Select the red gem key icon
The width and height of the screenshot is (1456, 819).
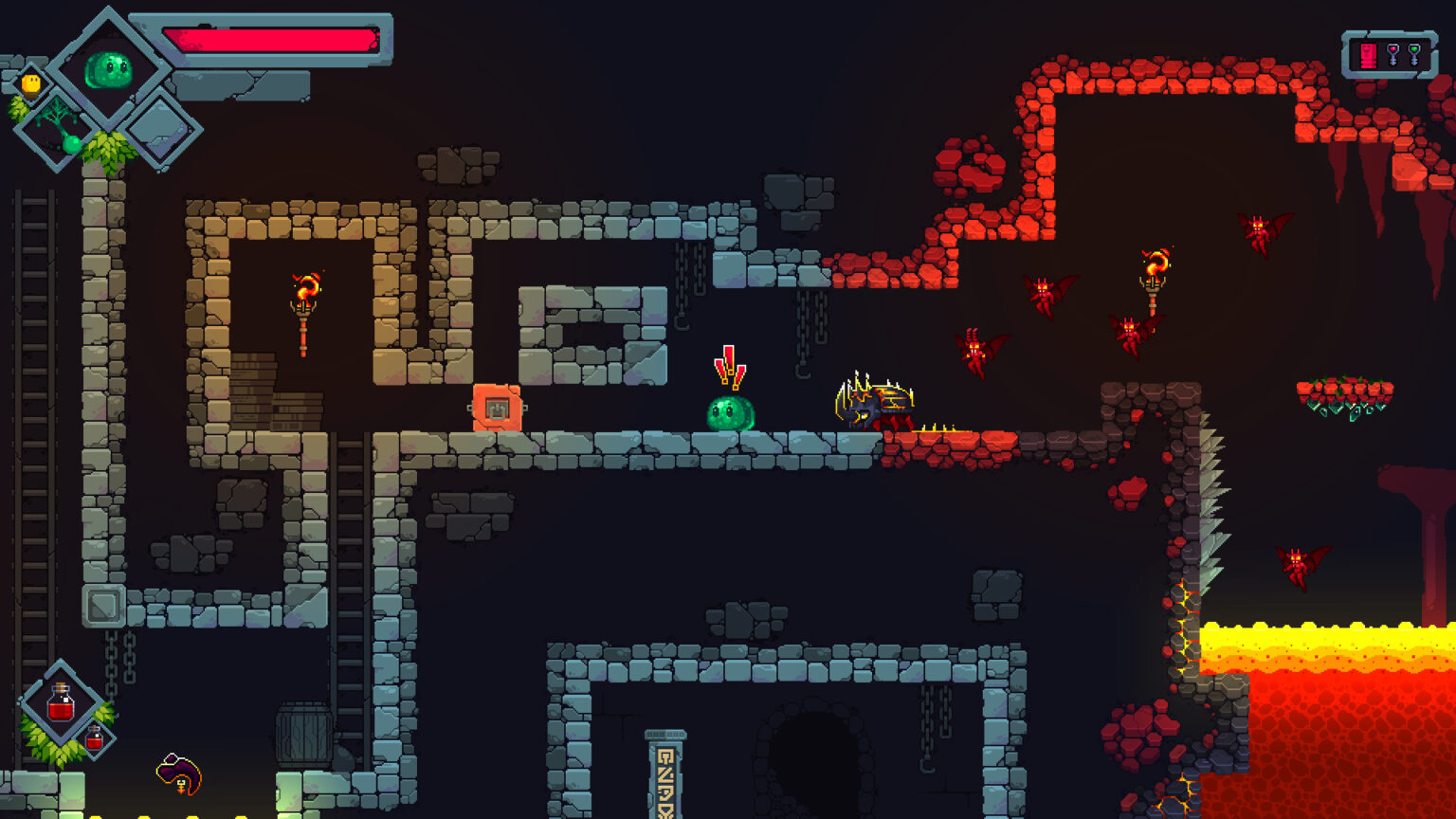1392,55
